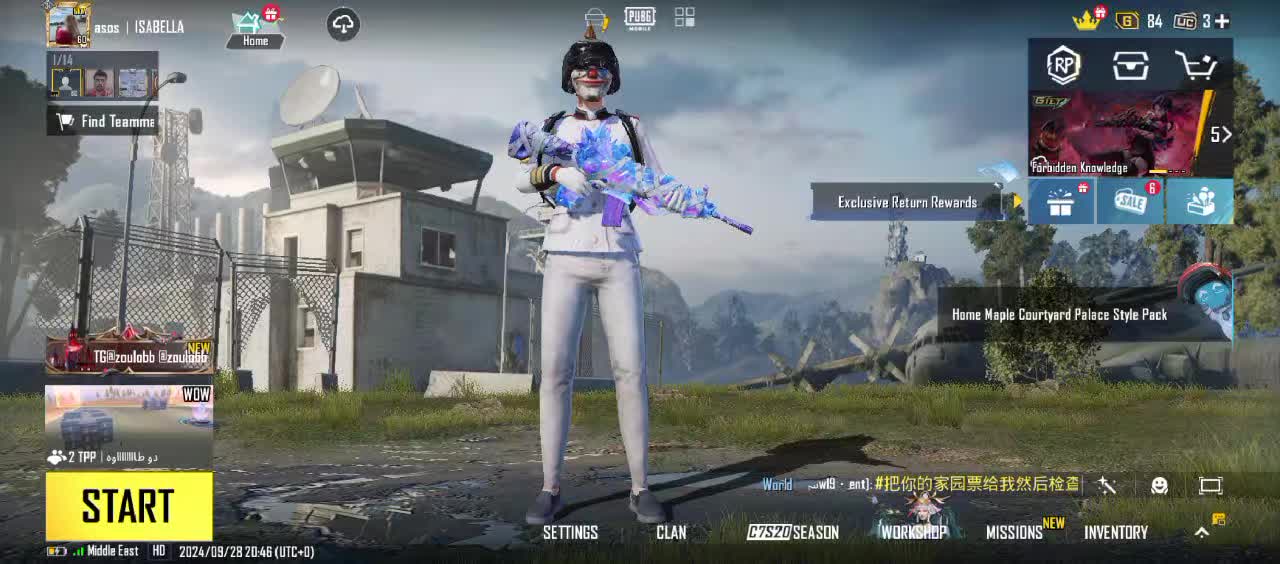Open the Royale Pass RP icon
Image resolution: width=1280 pixels, height=564 pixels.
[x=1063, y=66]
